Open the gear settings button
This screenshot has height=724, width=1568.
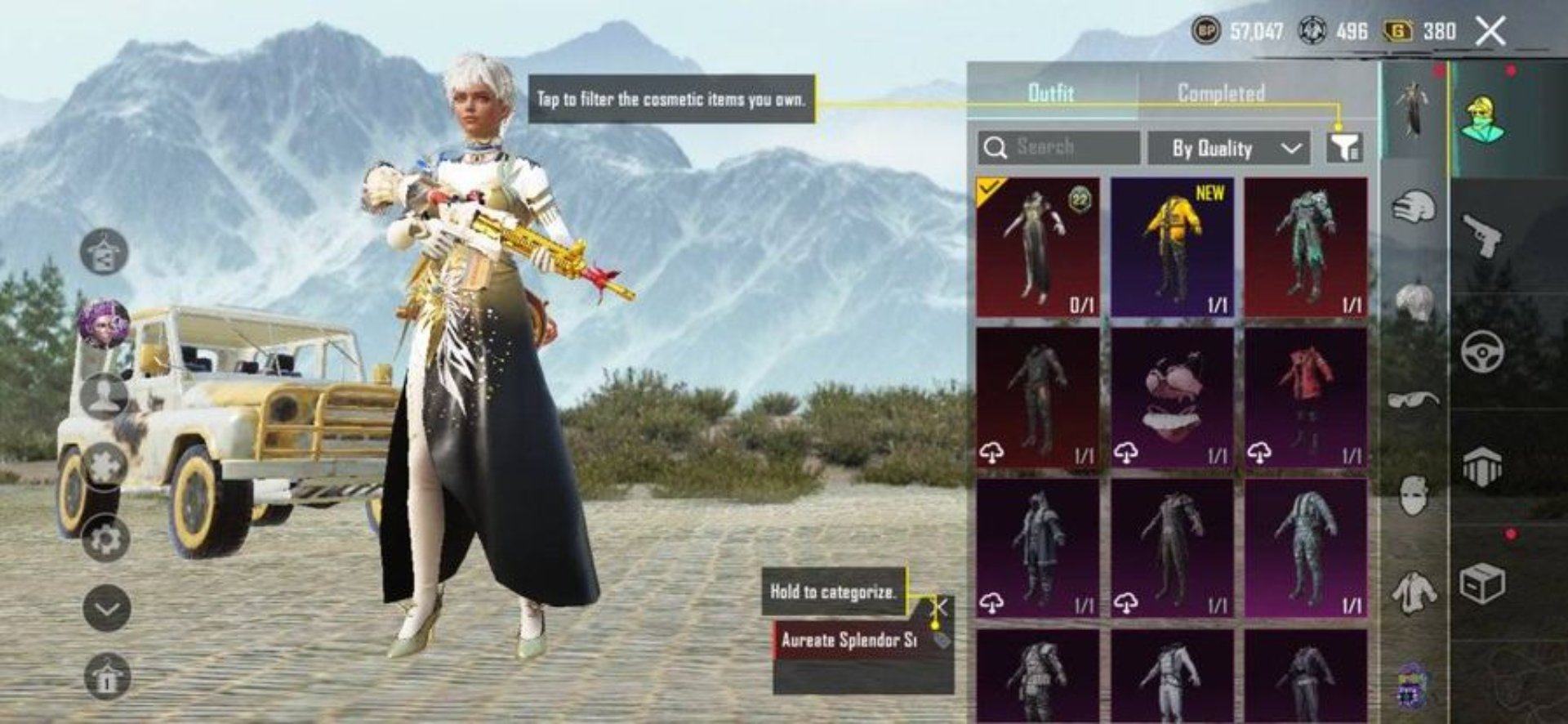[105, 539]
